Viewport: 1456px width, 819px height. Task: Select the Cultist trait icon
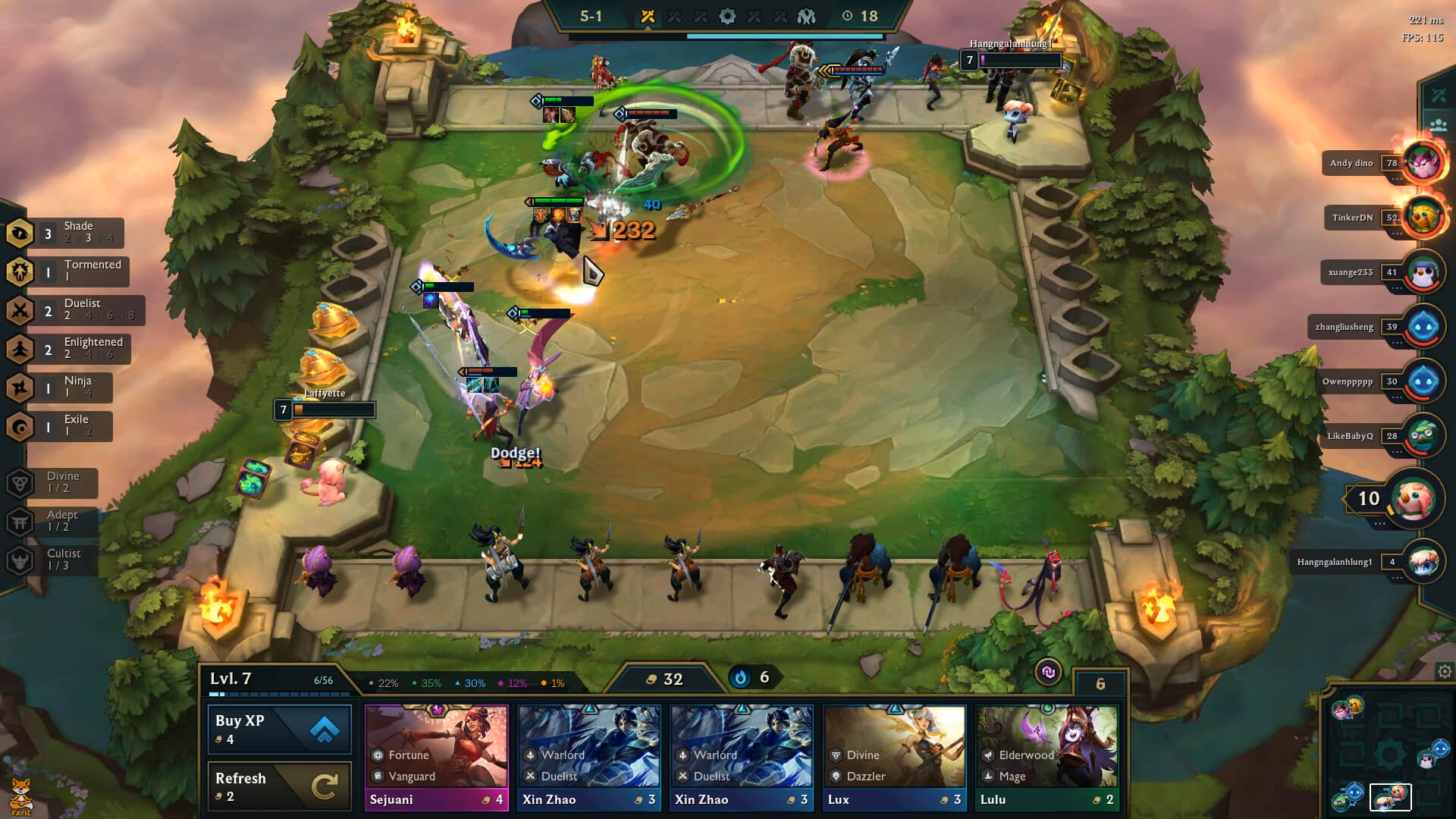pos(20,560)
